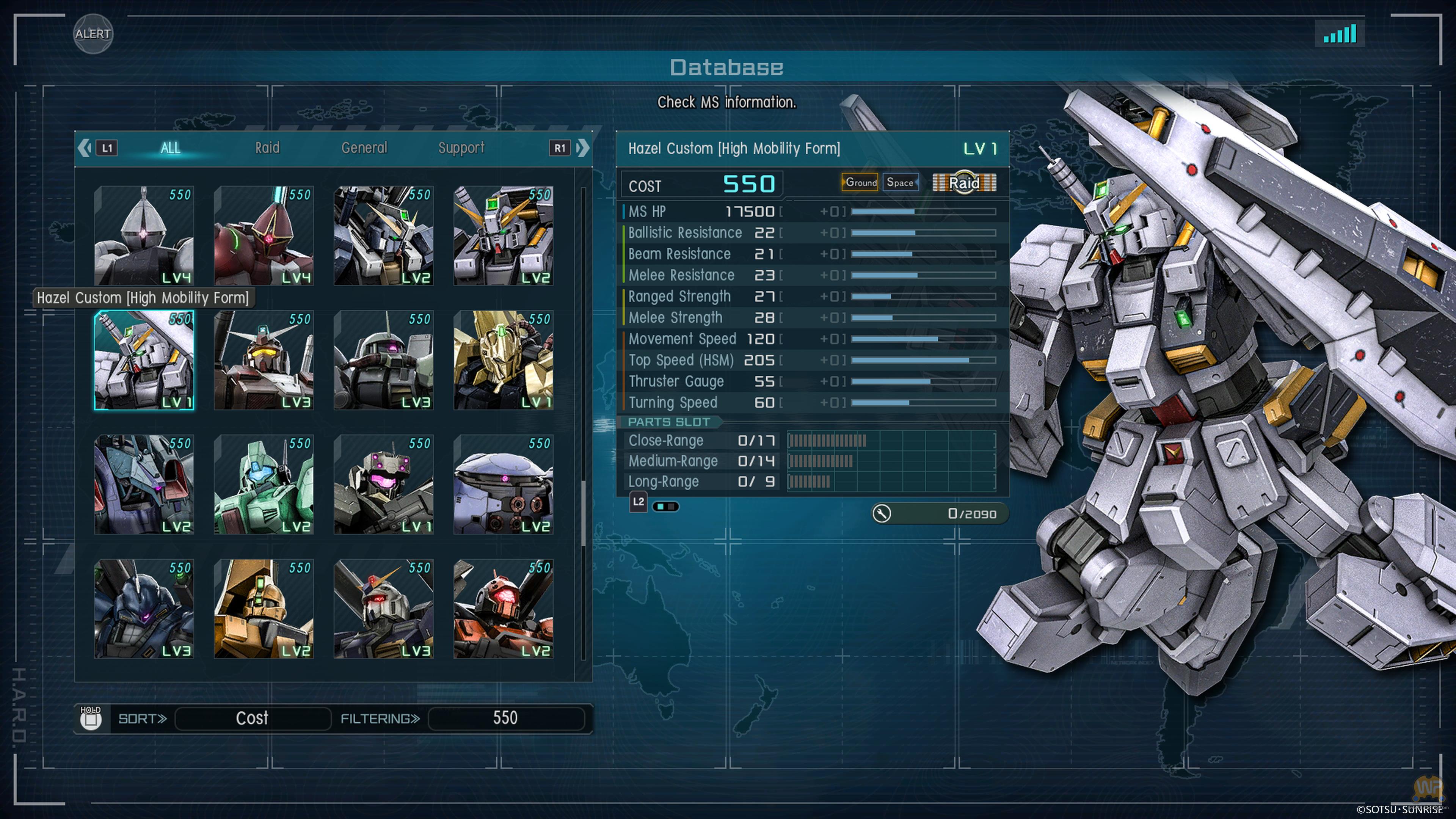This screenshot has height=819, width=1456.
Task: Choose the brown-chested Gundam LV3 thumbnail
Action: (264, 360)
